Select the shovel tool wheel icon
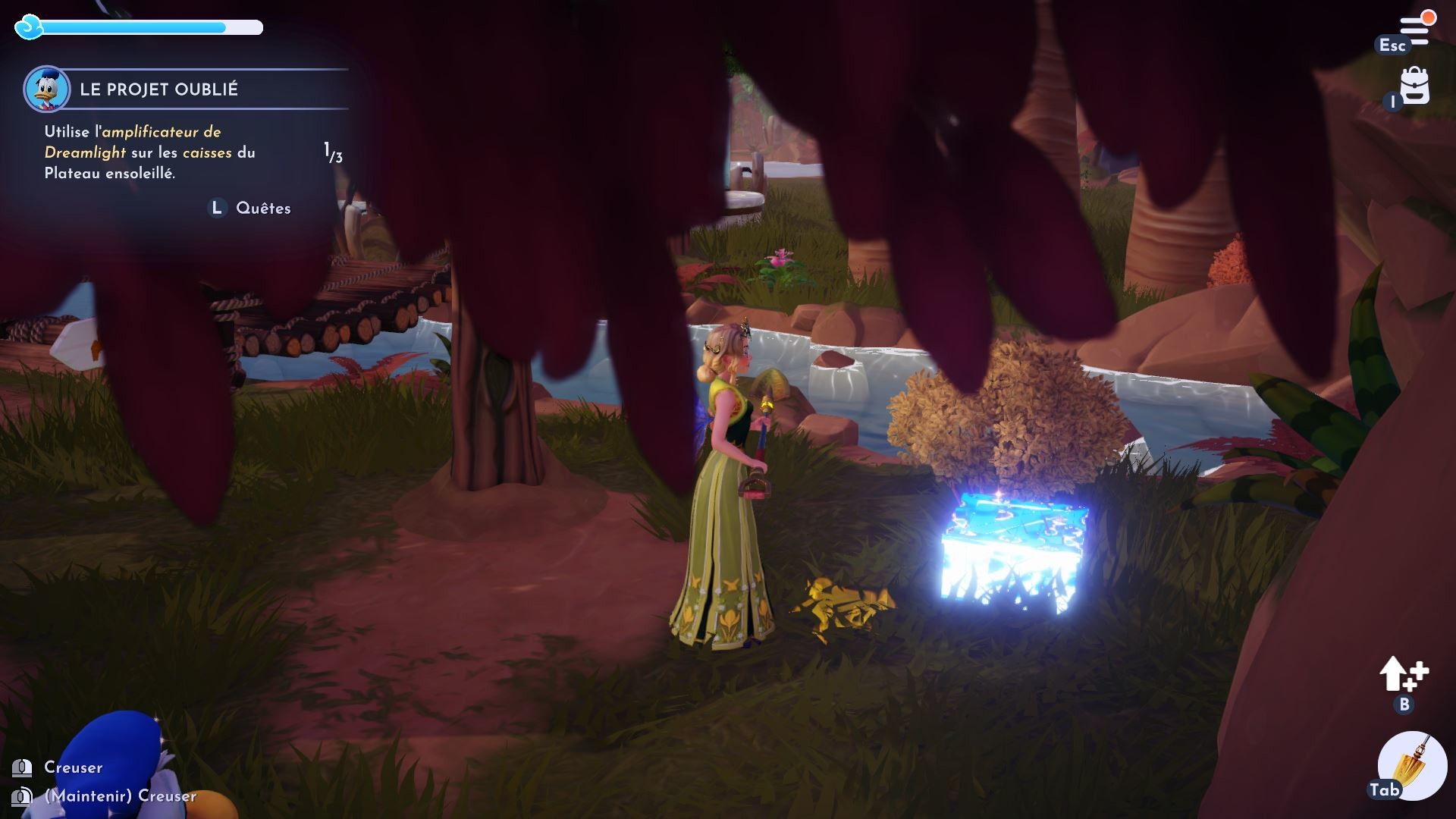The width and height of the screenshot is (1456, 819). coord(1412,764)
